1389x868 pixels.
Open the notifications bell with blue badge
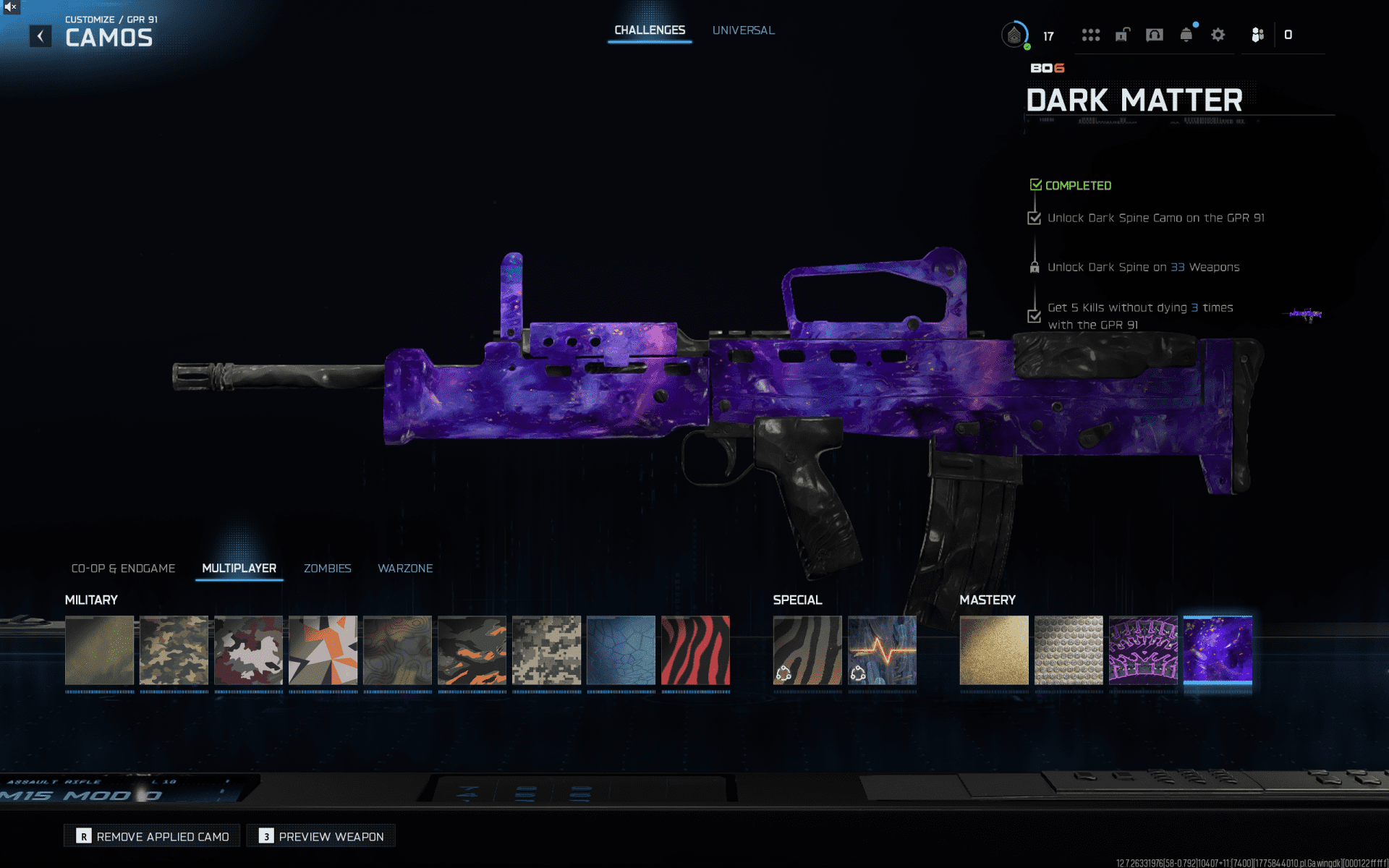pyautogui.click(x=1185, y=35)
